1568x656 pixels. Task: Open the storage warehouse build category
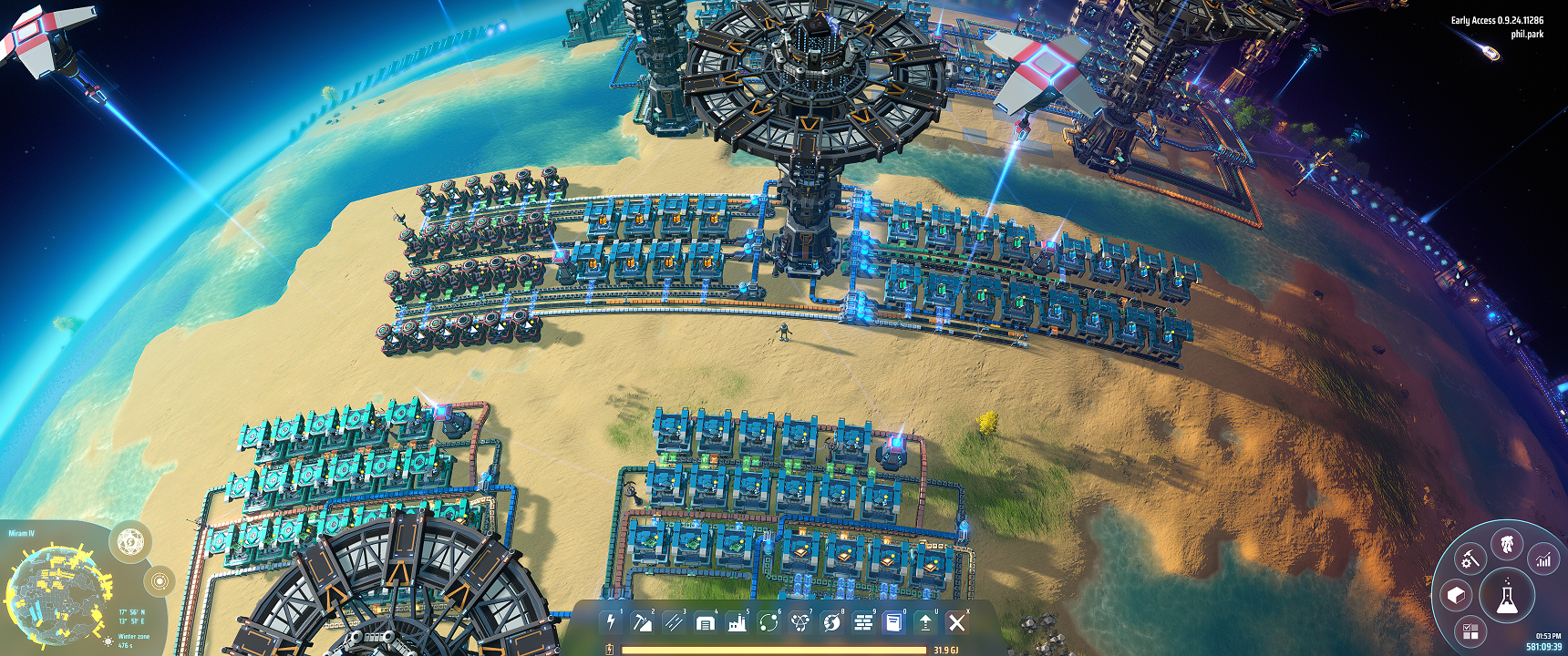click(x=705, y=622)
